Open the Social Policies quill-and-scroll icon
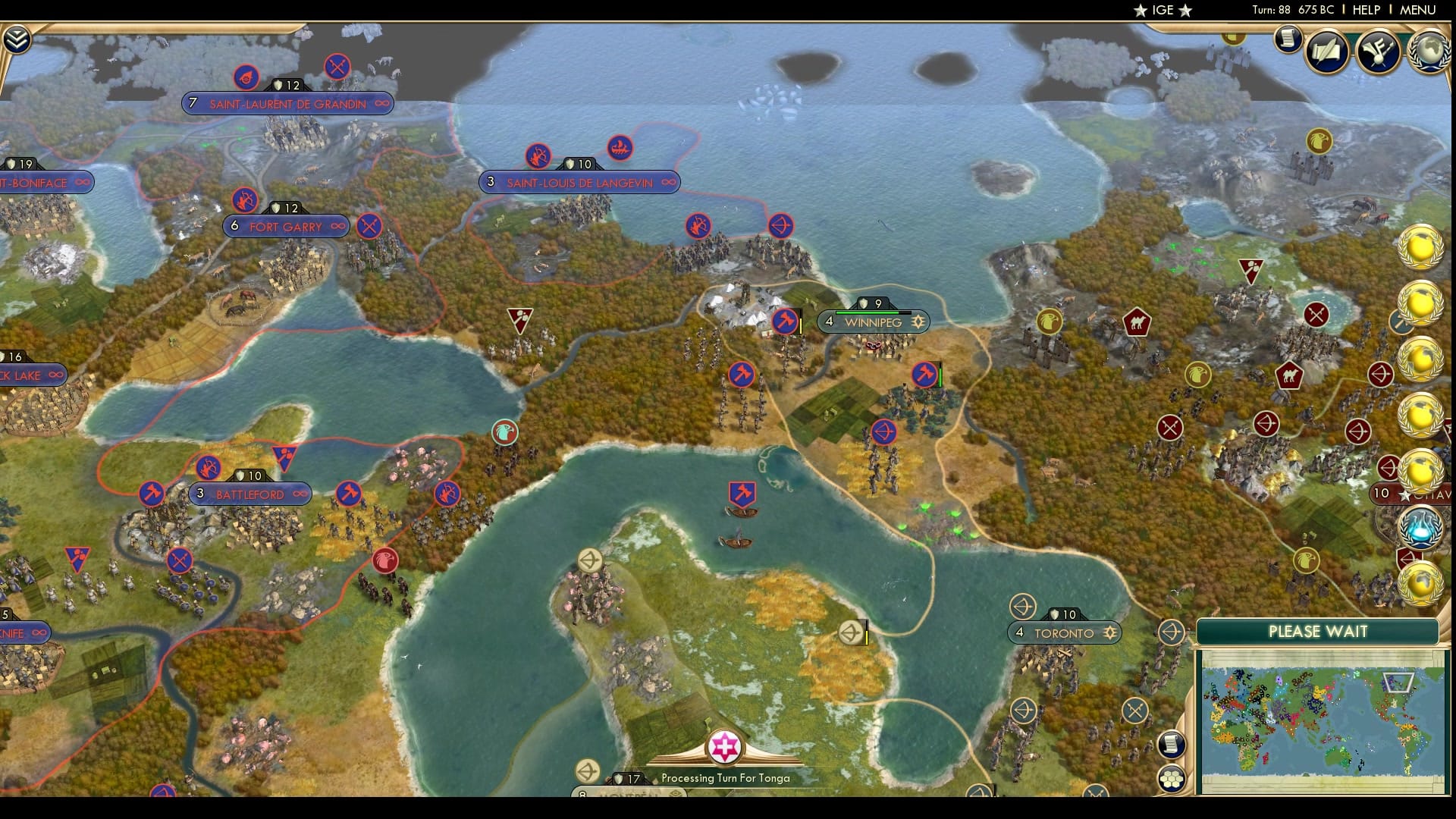 coord(1326,50)
